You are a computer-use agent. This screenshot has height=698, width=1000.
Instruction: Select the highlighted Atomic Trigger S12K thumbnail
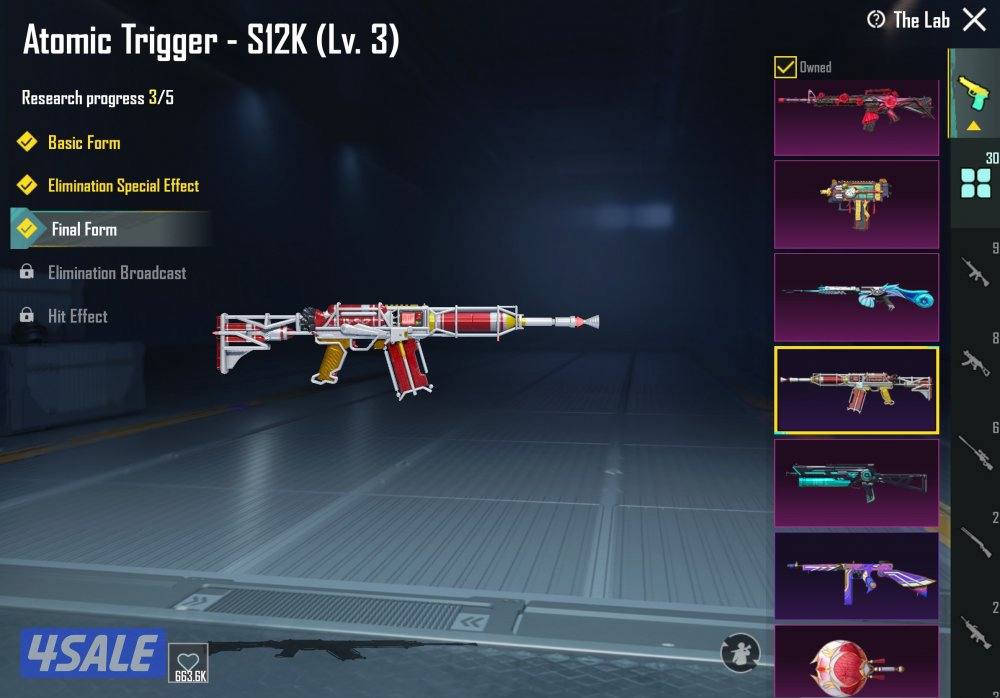coord(856,390)
